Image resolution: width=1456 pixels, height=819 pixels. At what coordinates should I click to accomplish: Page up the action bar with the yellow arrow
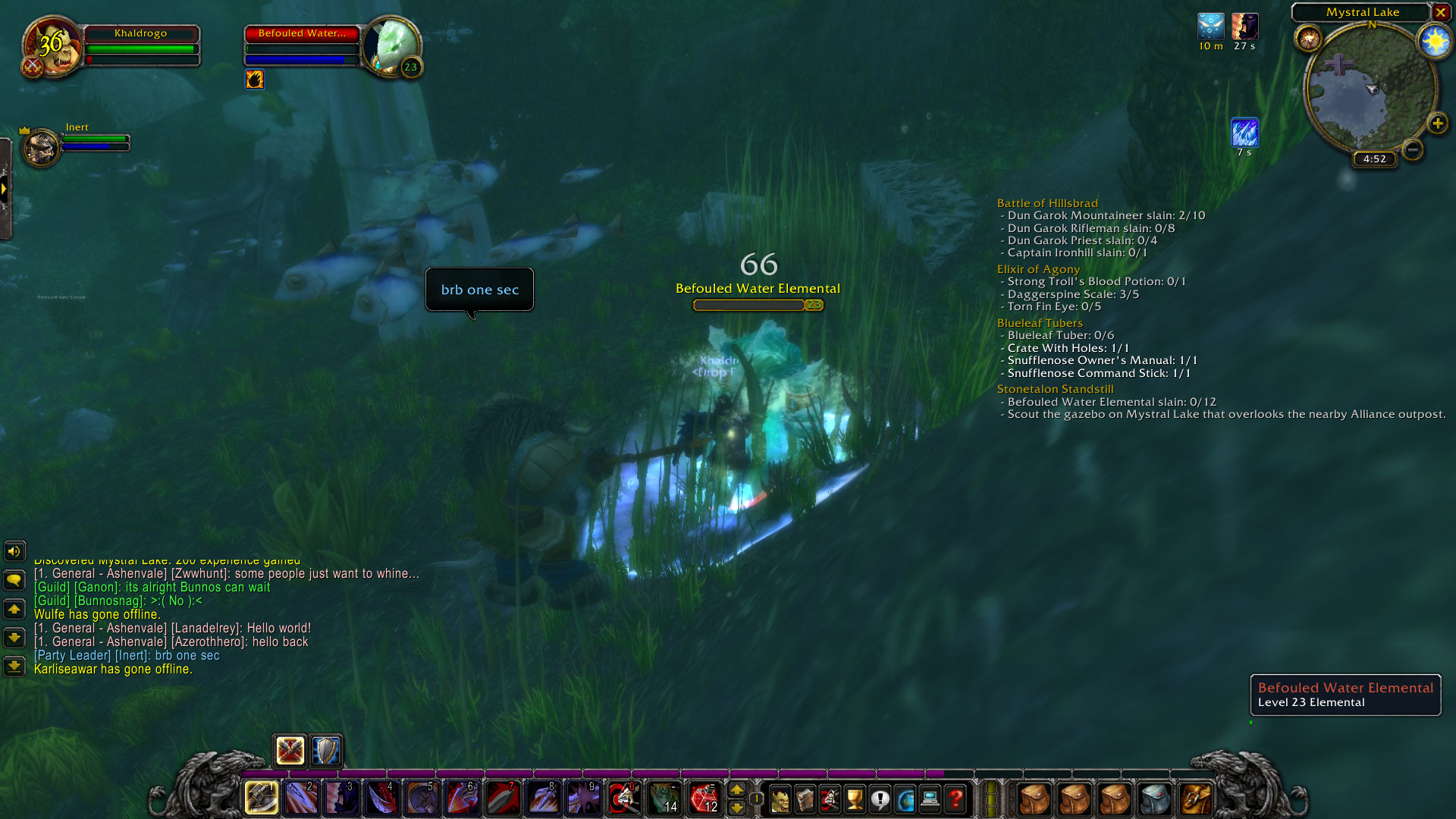point(738,790)
